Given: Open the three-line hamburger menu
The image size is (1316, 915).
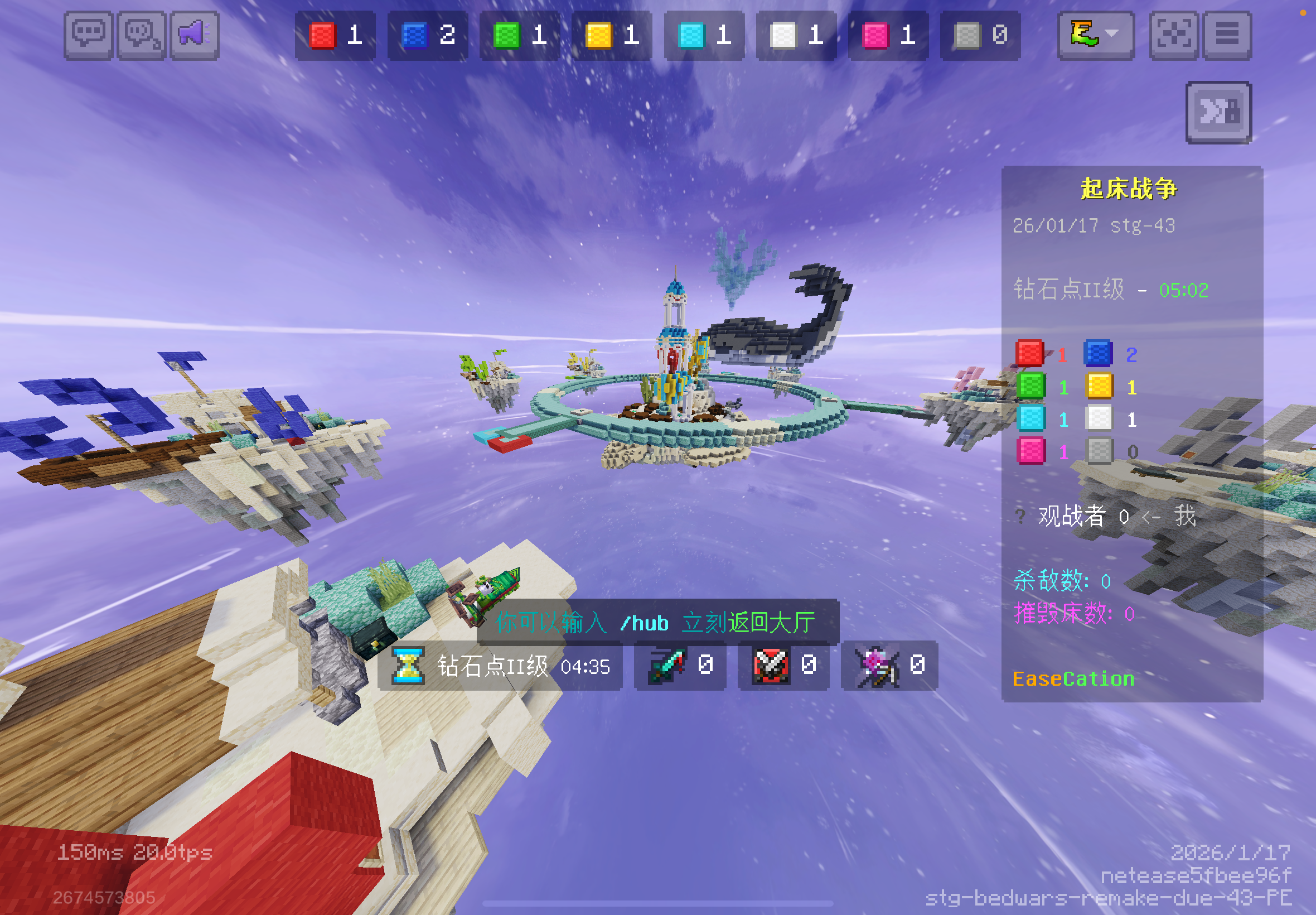Looking at the screenshot, I should pos(1227,35).
